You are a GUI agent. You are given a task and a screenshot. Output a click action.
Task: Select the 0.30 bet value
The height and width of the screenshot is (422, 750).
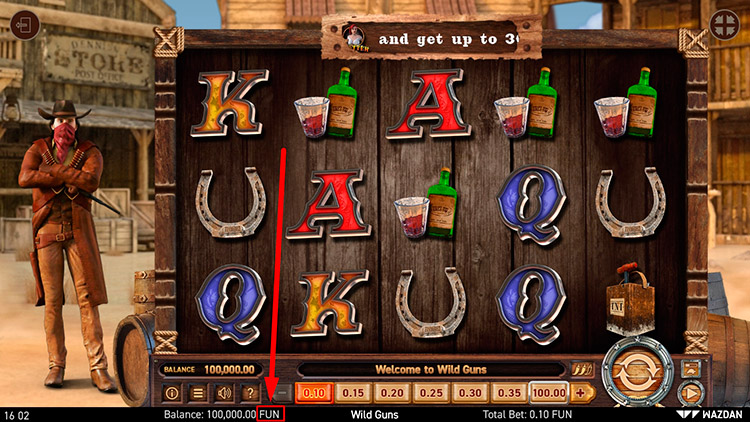(x=470, y=393)
